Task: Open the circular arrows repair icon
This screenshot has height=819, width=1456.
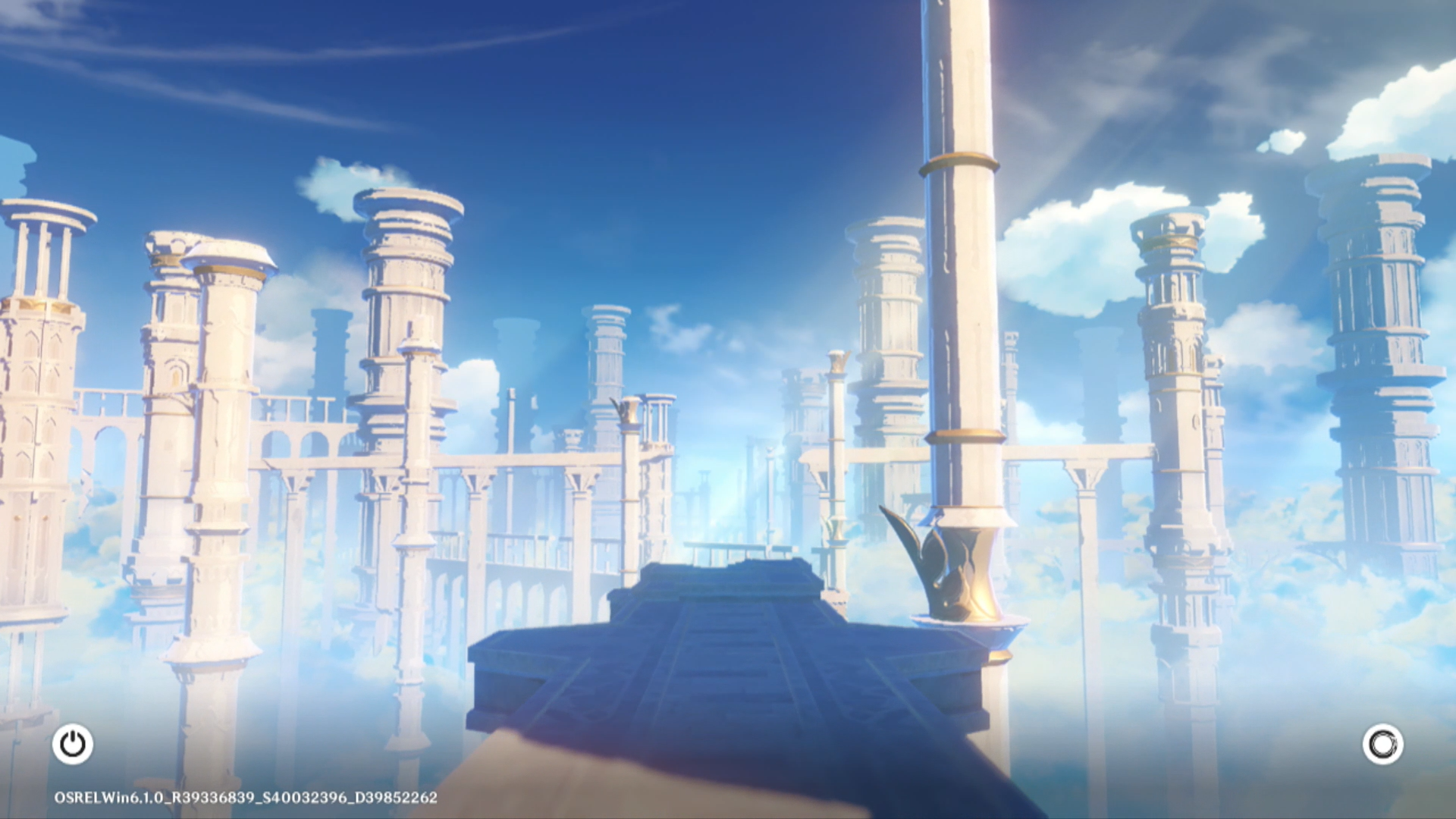Action: (x=1382, y=744)
